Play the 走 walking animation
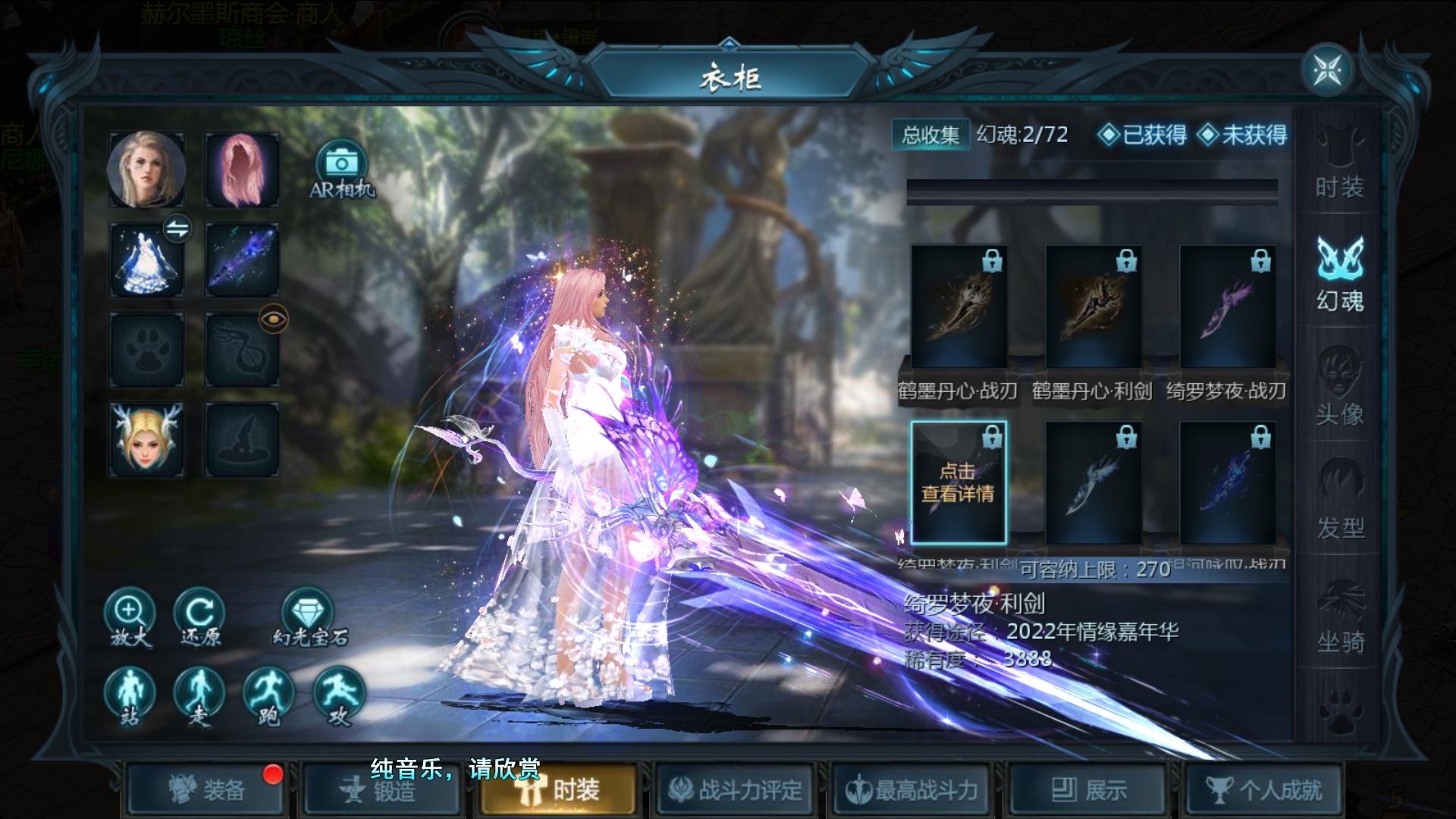Viewport: 1456px width, 819px height. pos(199,696)
